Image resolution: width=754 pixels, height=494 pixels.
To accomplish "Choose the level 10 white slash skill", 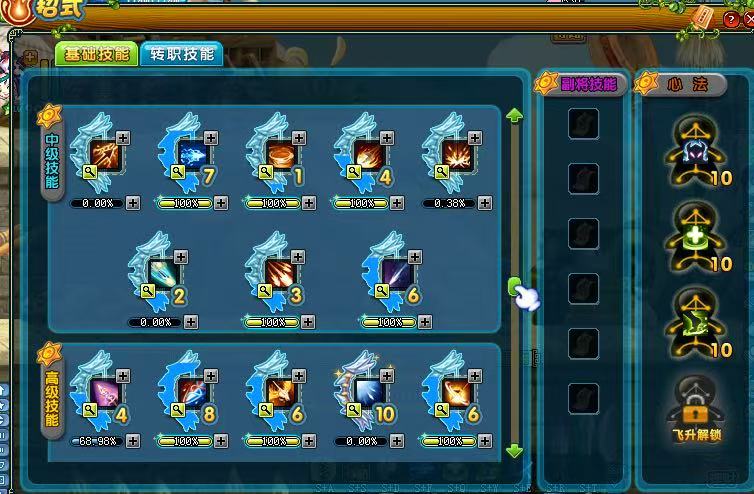I will [367, 391].
